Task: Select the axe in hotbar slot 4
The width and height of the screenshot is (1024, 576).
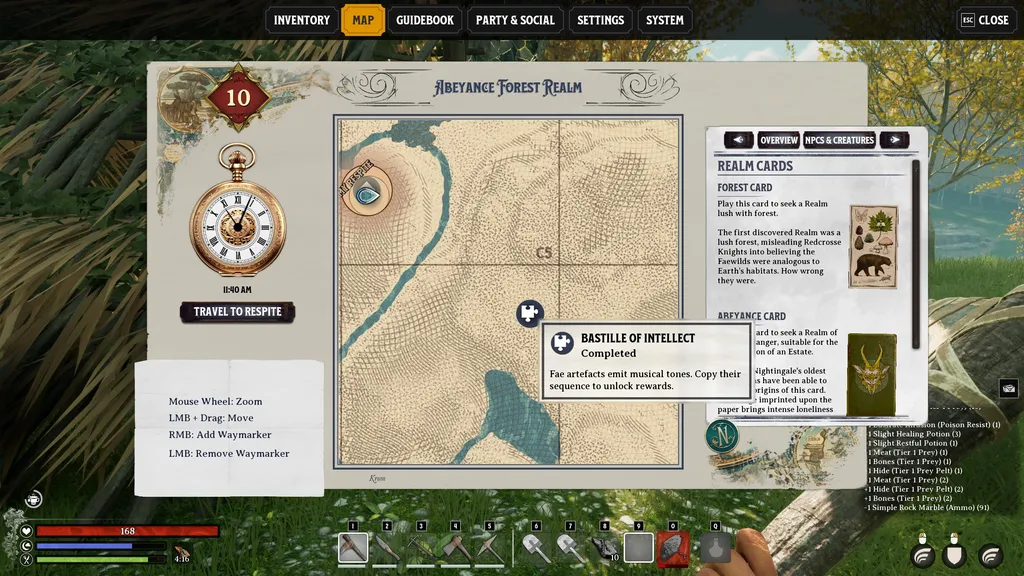Action: point(455,547)
